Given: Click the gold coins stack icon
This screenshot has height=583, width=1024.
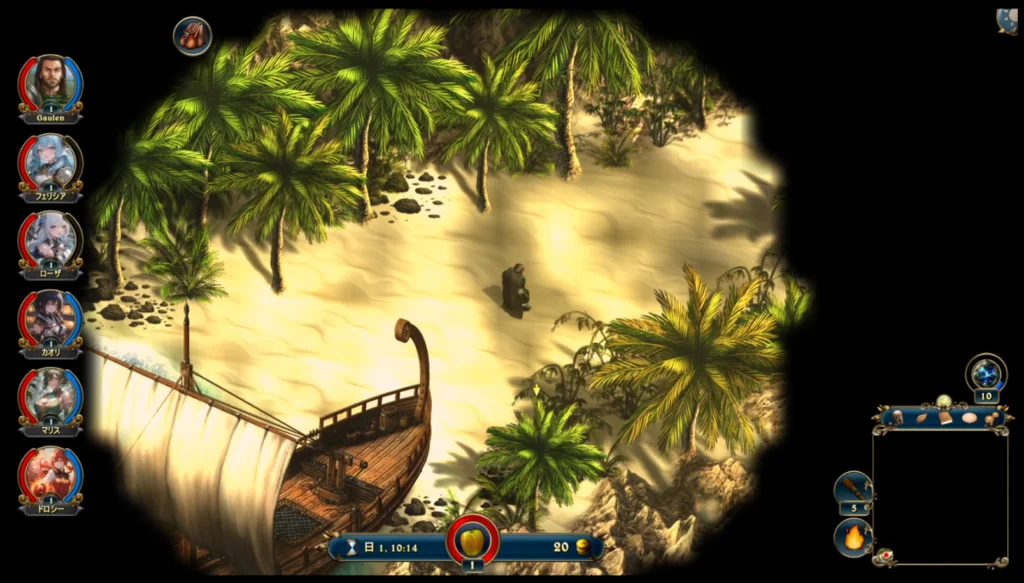Looking at the screenshot, I should 584,547.
